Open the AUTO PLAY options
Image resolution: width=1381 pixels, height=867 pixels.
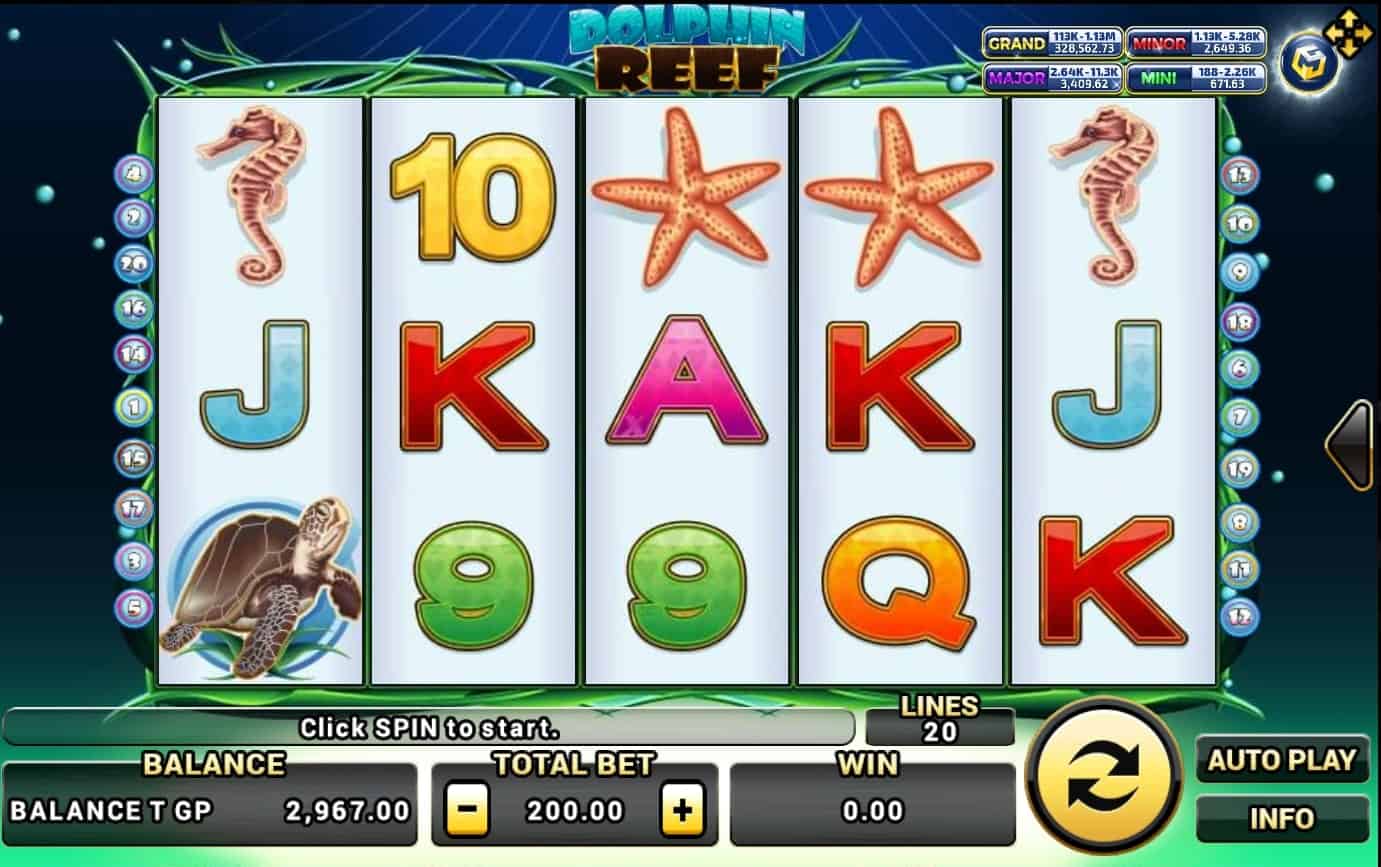point(1282,761)
